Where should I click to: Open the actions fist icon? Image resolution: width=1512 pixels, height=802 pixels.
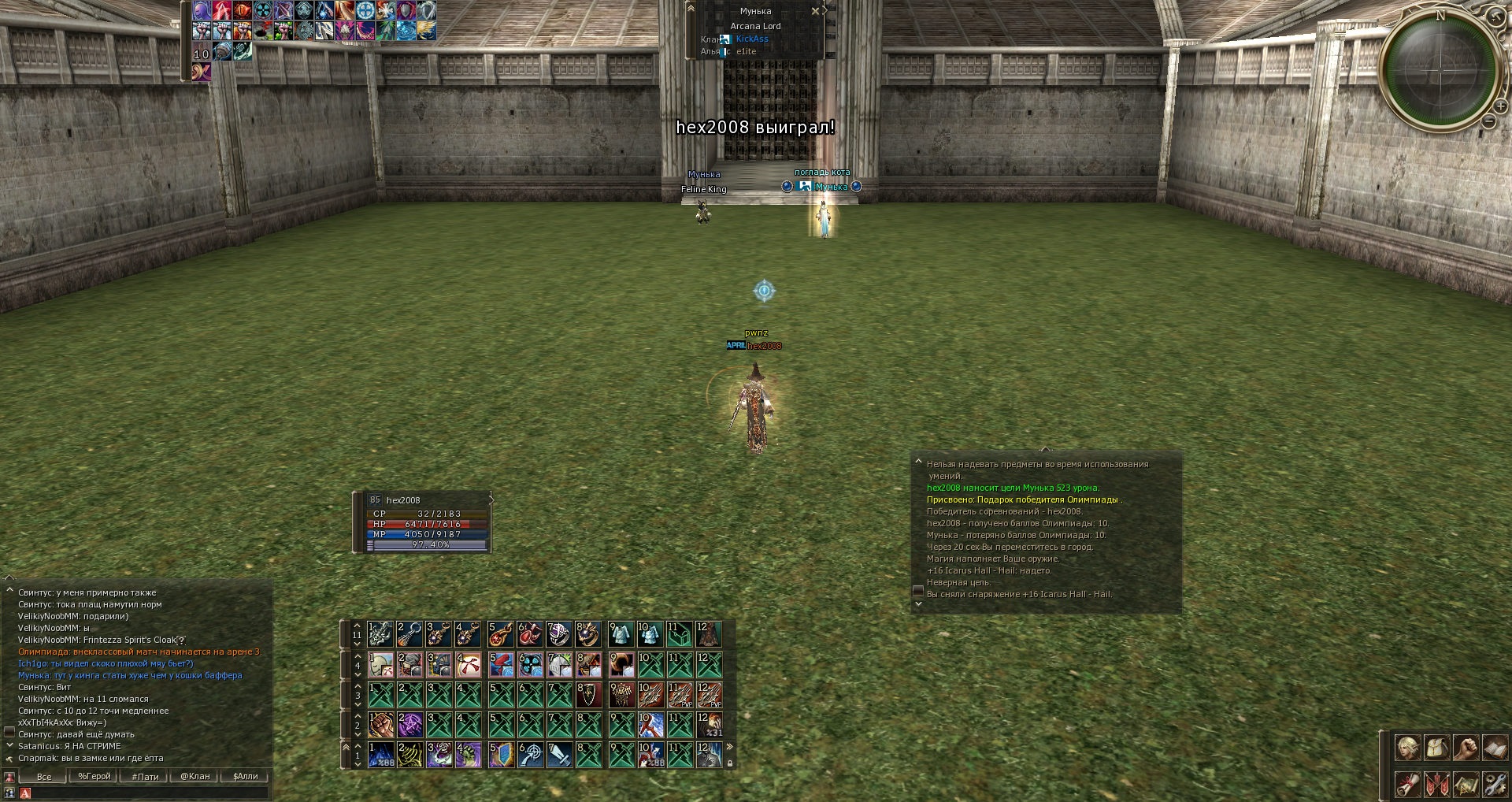click(1466, 747)
